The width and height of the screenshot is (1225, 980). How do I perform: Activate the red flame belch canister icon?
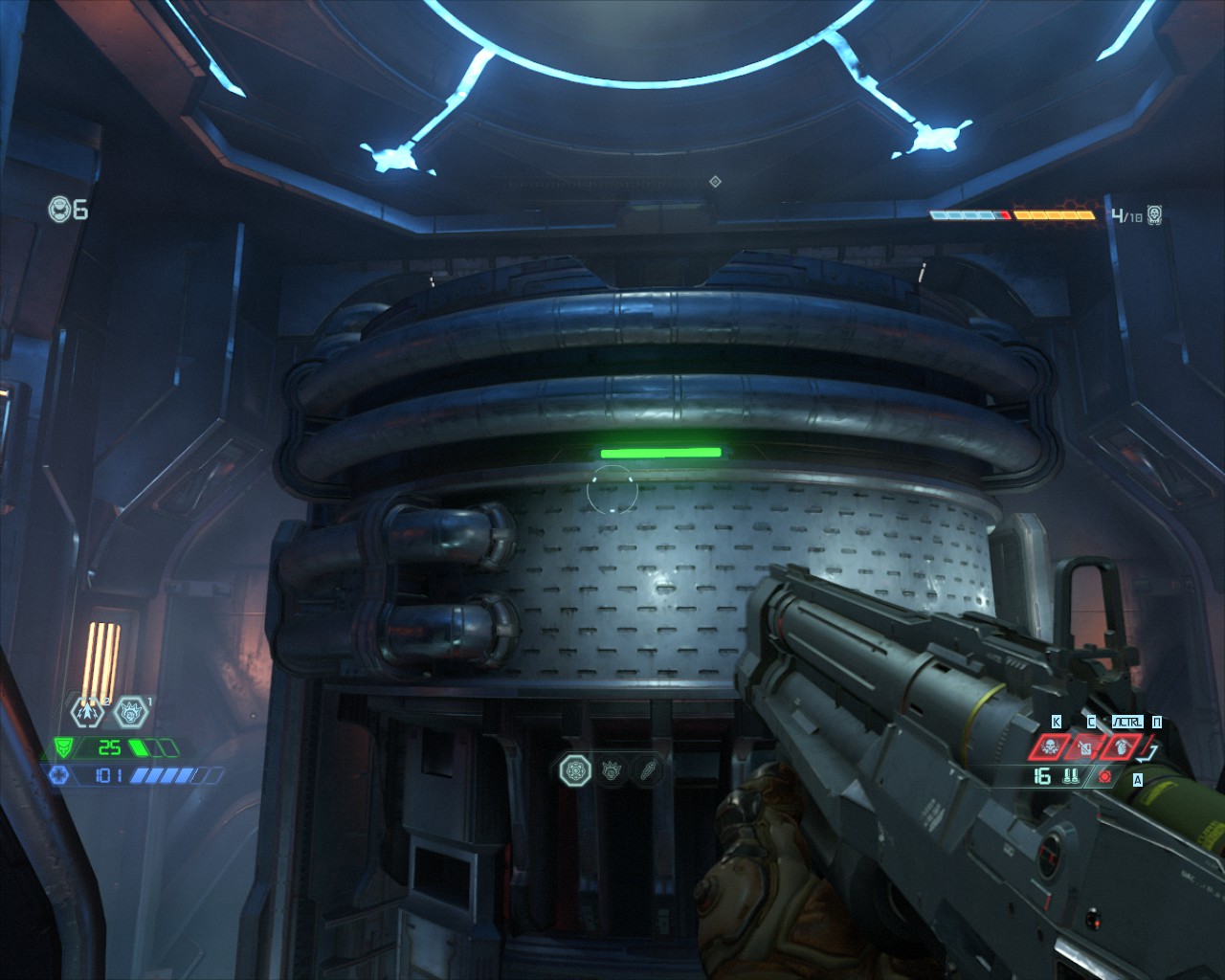[x=1086, y=746]
